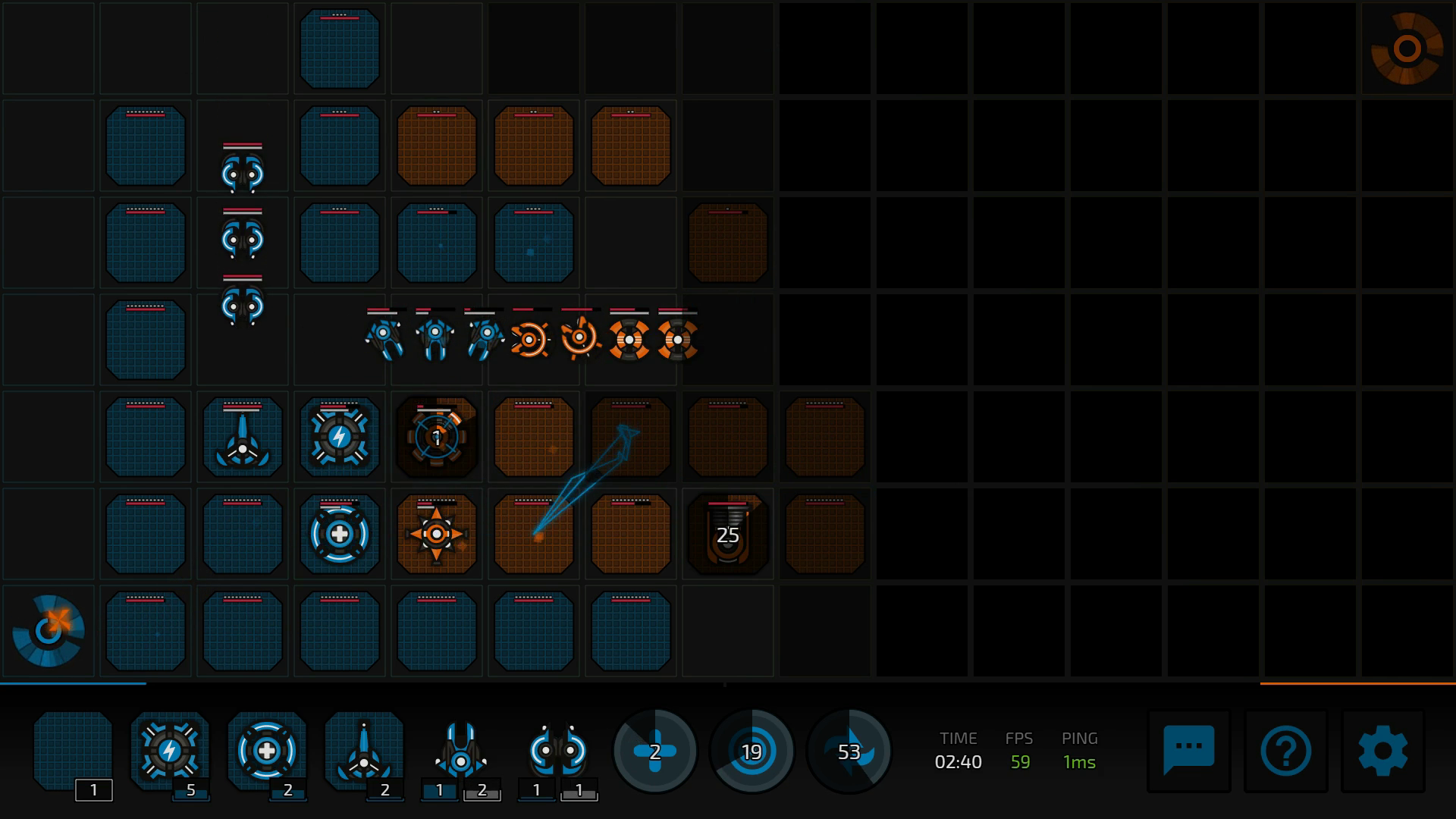Click the orange tile labeled 25
Screen dimensions: 1456x819
click(728, 535)
